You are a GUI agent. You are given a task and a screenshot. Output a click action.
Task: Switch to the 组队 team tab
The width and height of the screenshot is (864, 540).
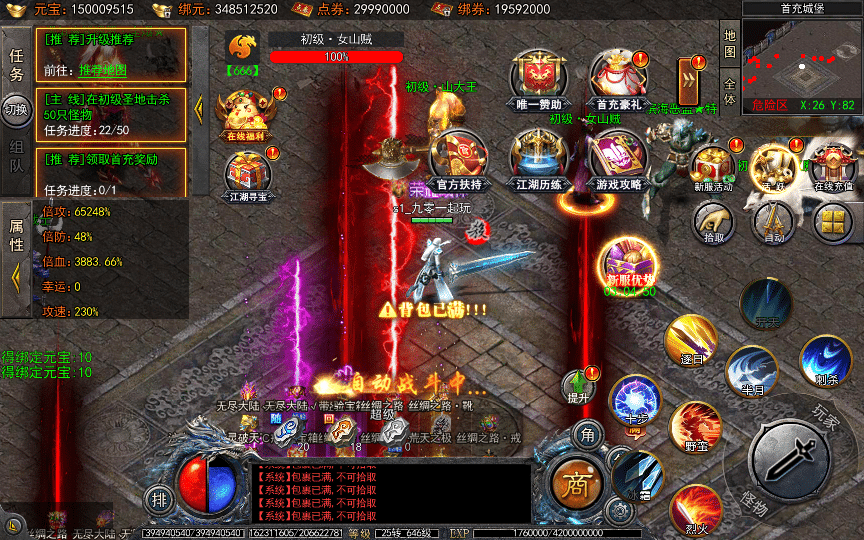pyautogui.click(x=16, y=155)
